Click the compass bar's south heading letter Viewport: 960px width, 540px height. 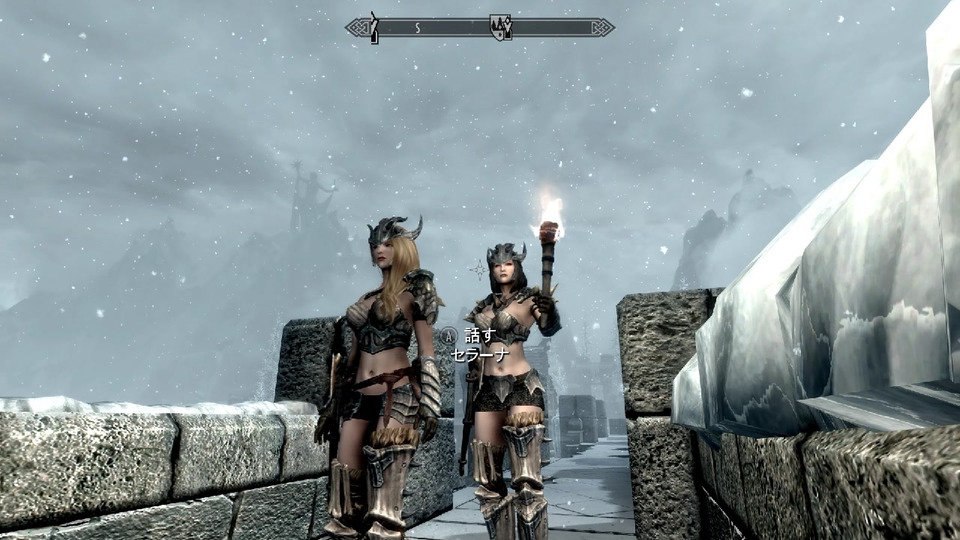coord(417,28)
